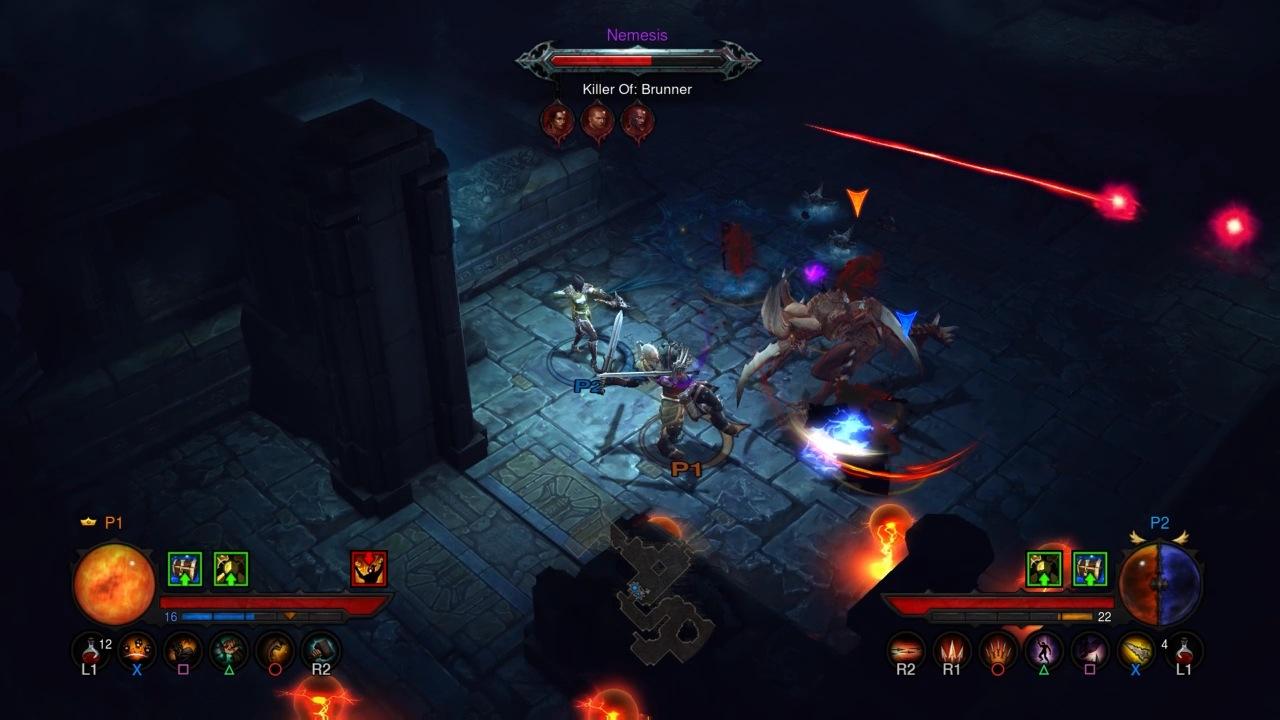Inspect P2's gold pile buff icon
Viewport: 1280px width, 720px height.
1044,569
